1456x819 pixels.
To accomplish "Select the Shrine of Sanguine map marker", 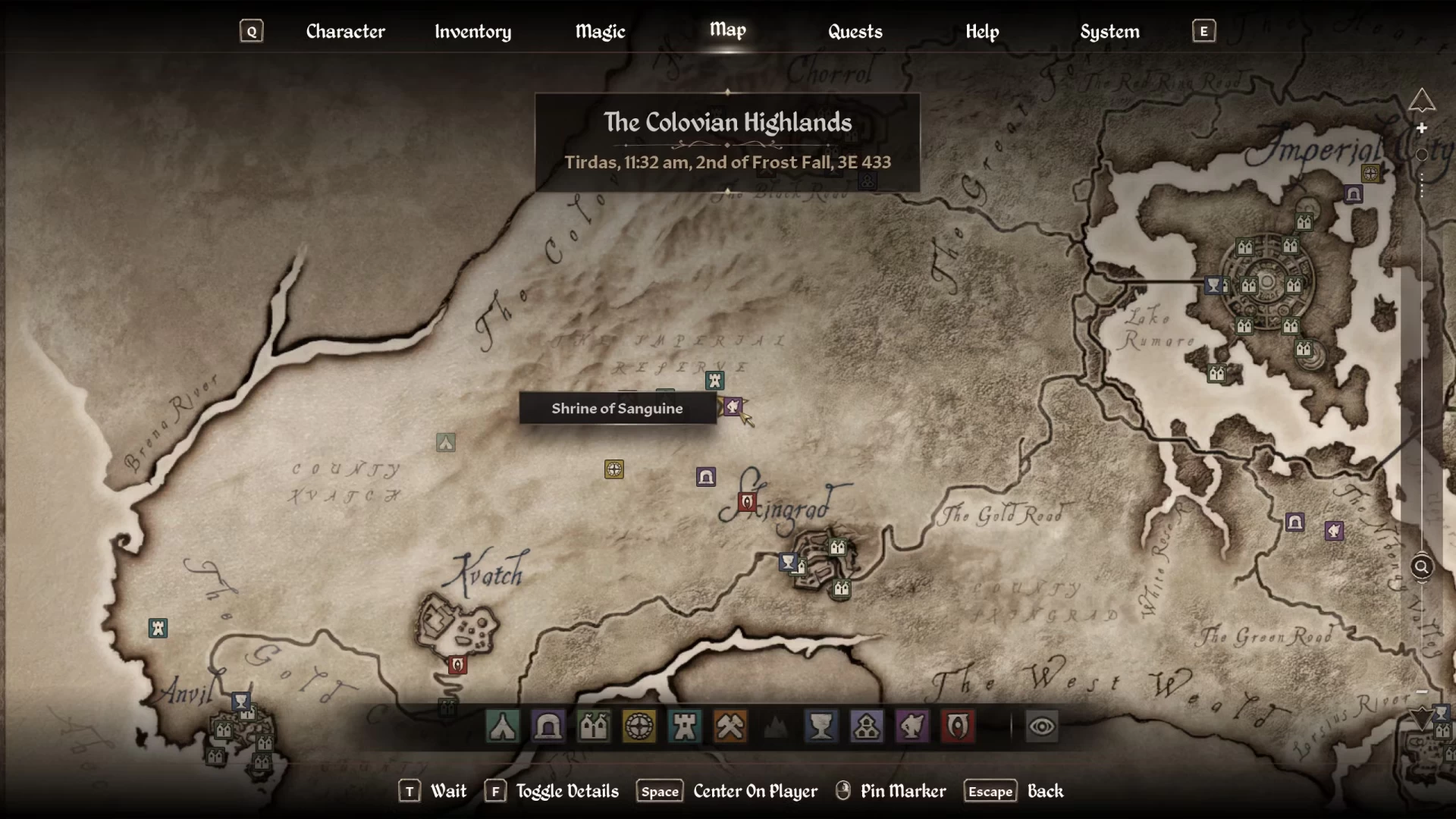I will [733, 406].
